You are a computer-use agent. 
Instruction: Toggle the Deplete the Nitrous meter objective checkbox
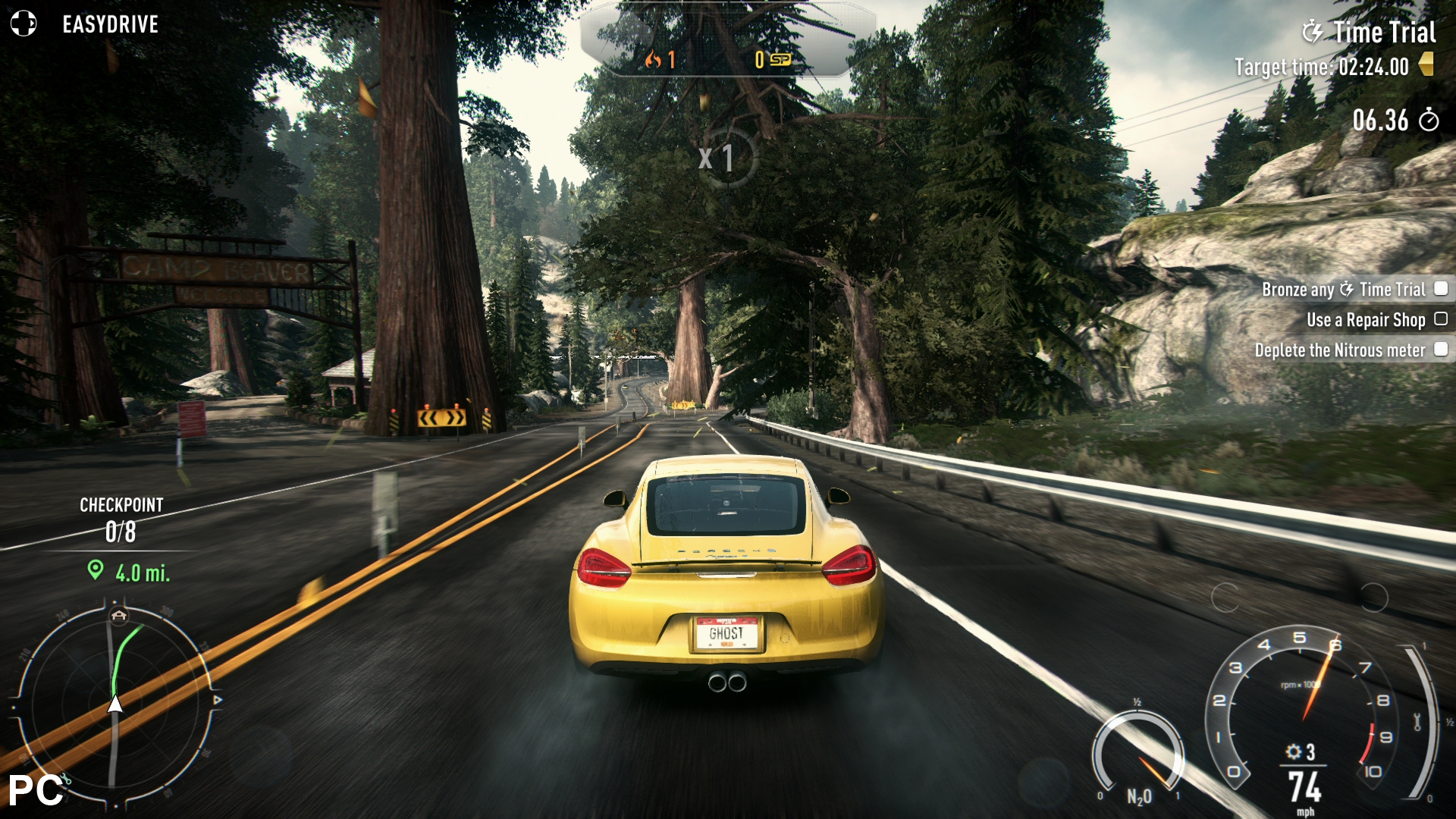1441,350
